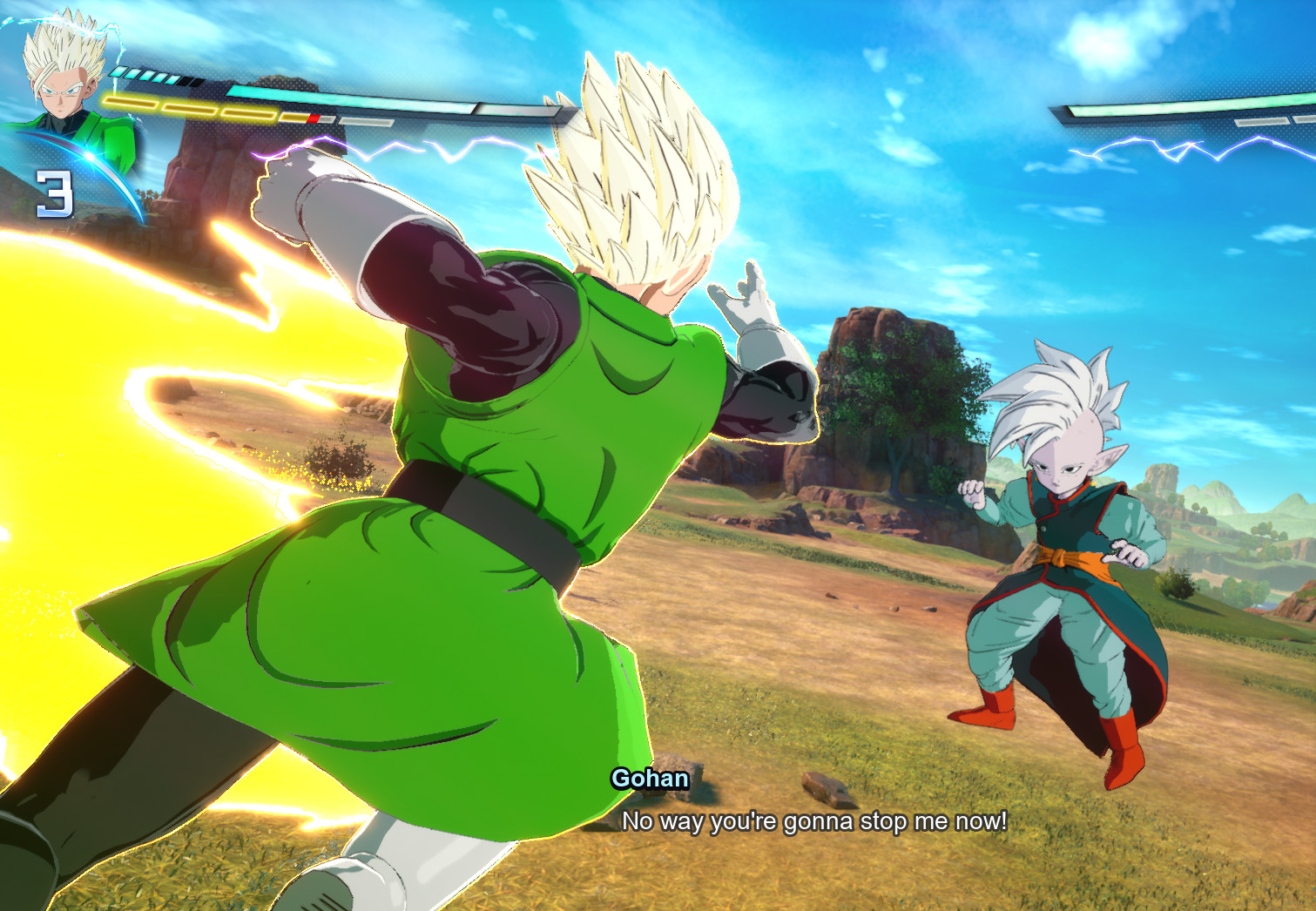Click the opponent's white stock segments

pos(1263,122)
